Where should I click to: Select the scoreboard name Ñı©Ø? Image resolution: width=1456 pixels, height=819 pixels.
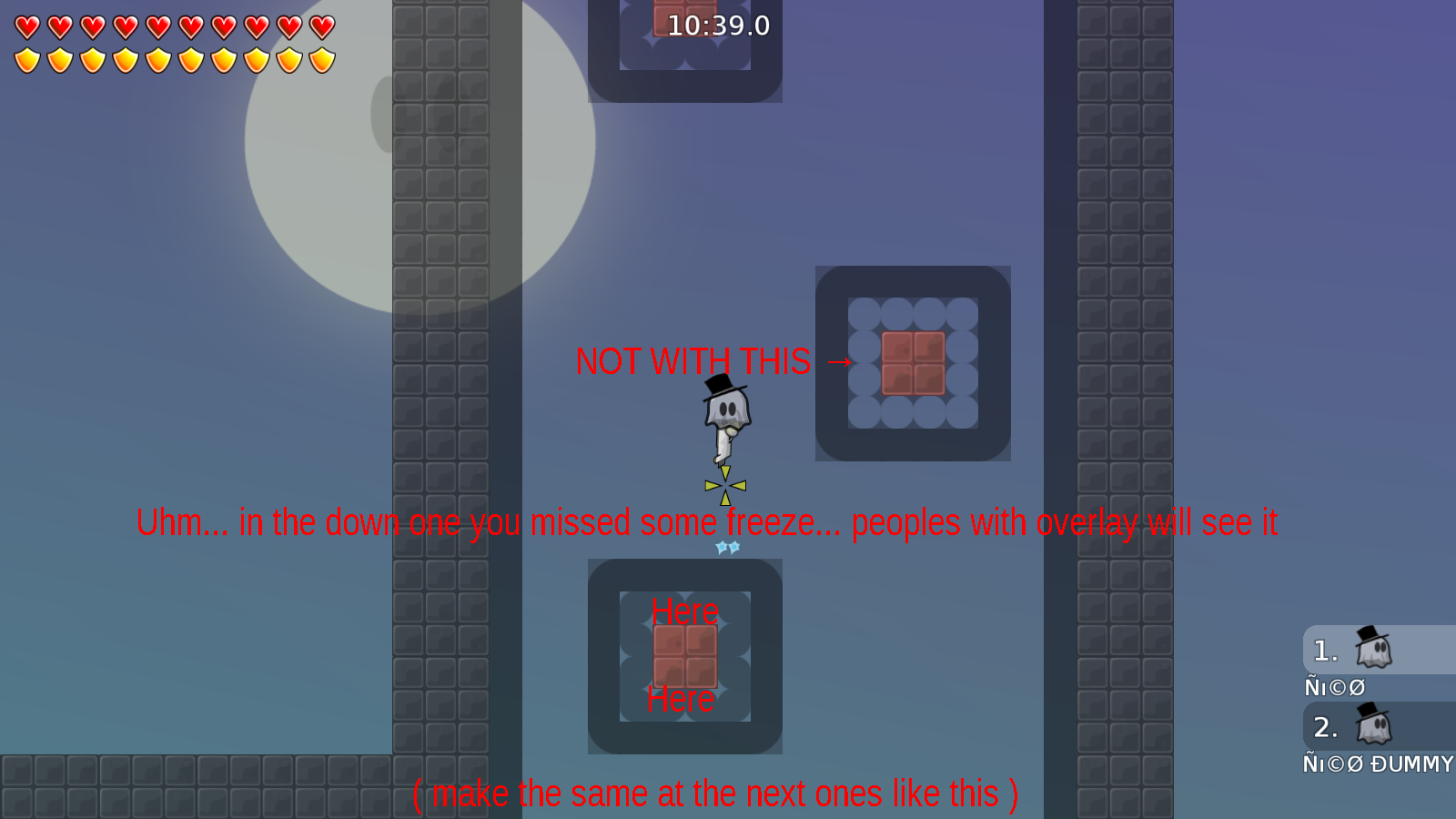pos(1334,687)
